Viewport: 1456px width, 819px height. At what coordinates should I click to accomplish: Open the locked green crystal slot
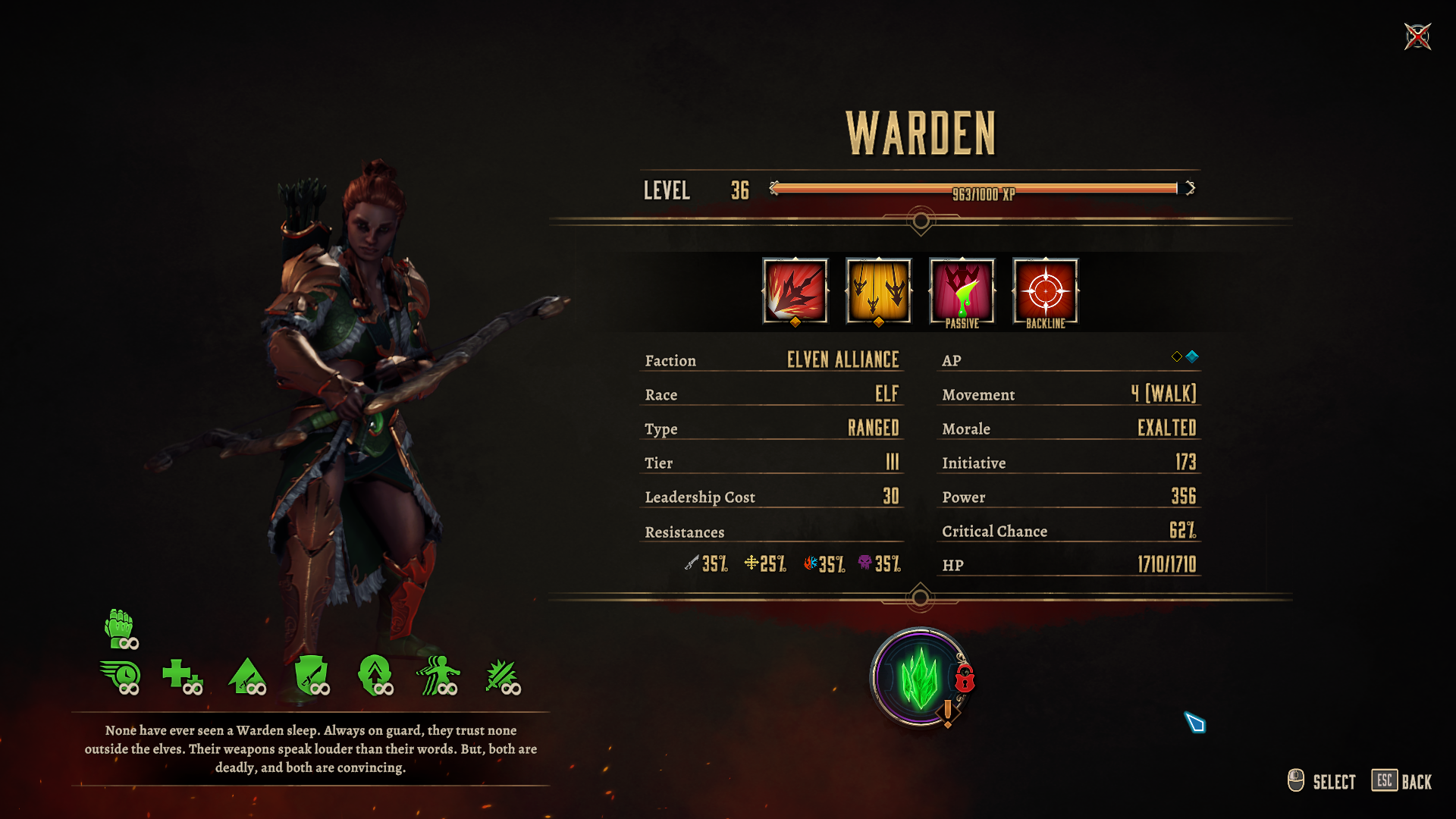coord(920,677)
